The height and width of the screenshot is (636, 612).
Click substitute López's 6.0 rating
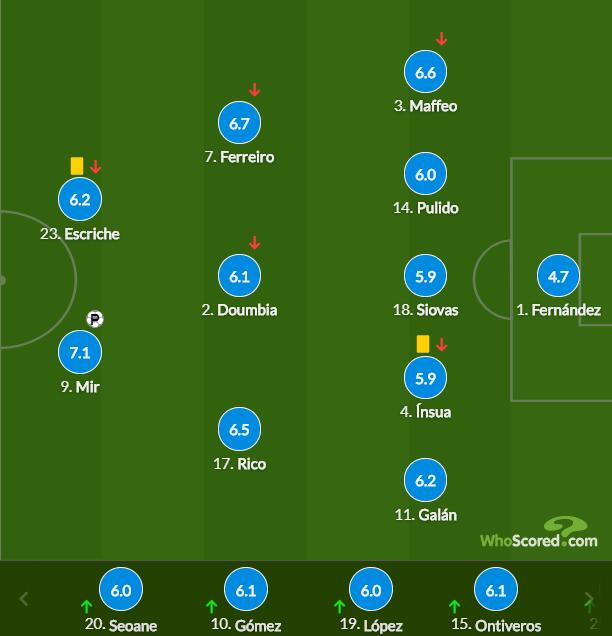coord(371,590)
